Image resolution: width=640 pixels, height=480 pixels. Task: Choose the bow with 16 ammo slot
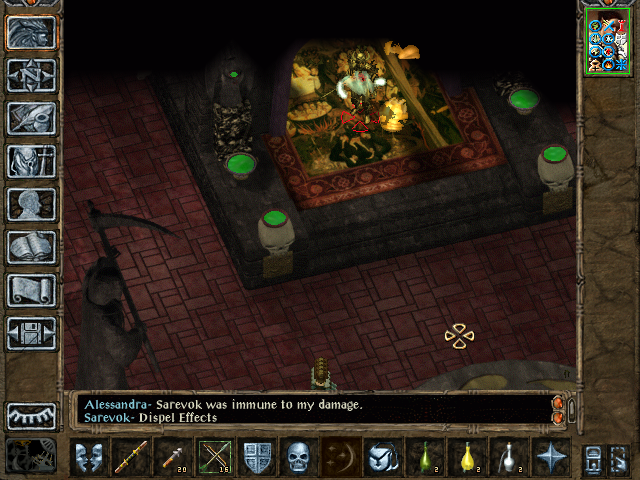216,458
